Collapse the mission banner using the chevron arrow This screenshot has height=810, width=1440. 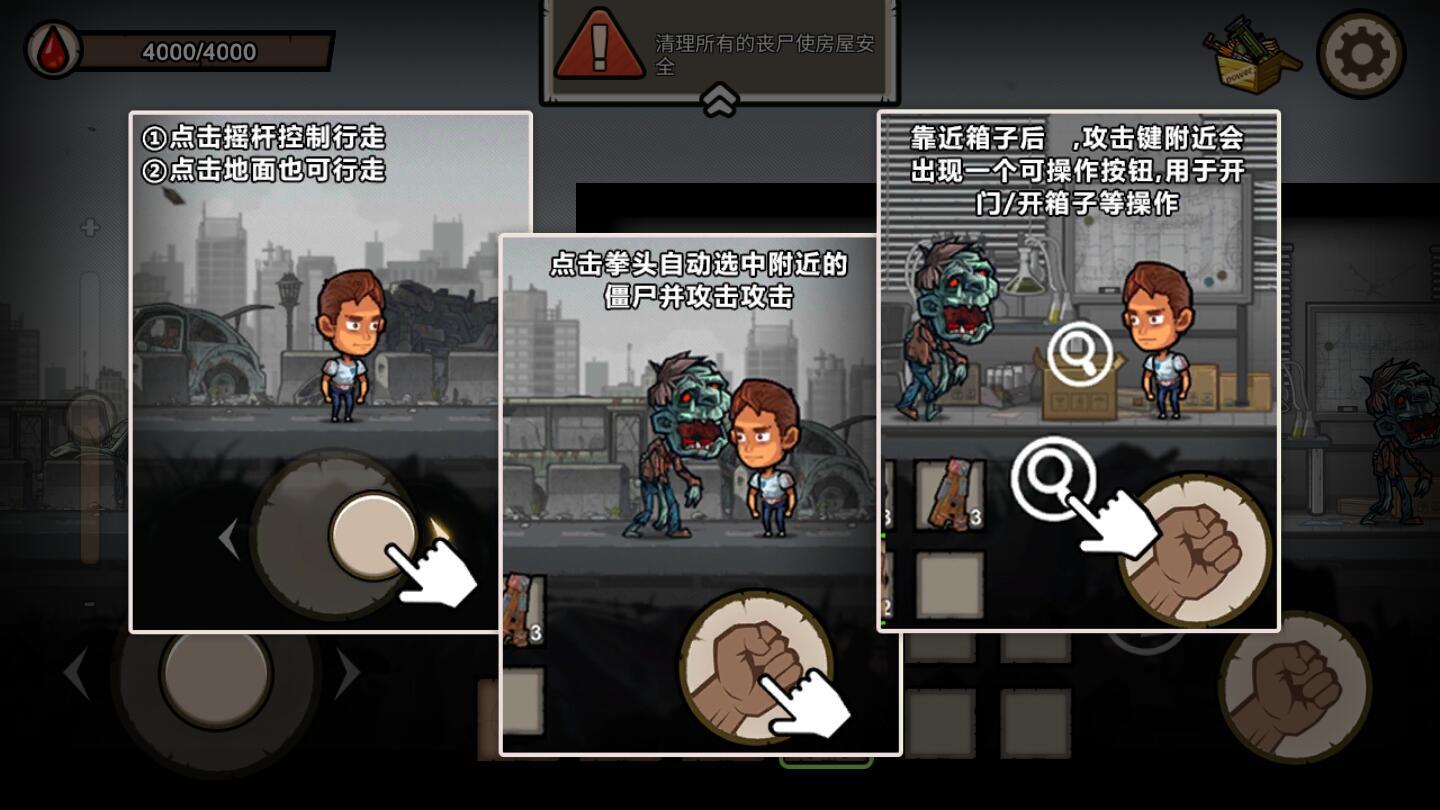(x=717, y=99)
